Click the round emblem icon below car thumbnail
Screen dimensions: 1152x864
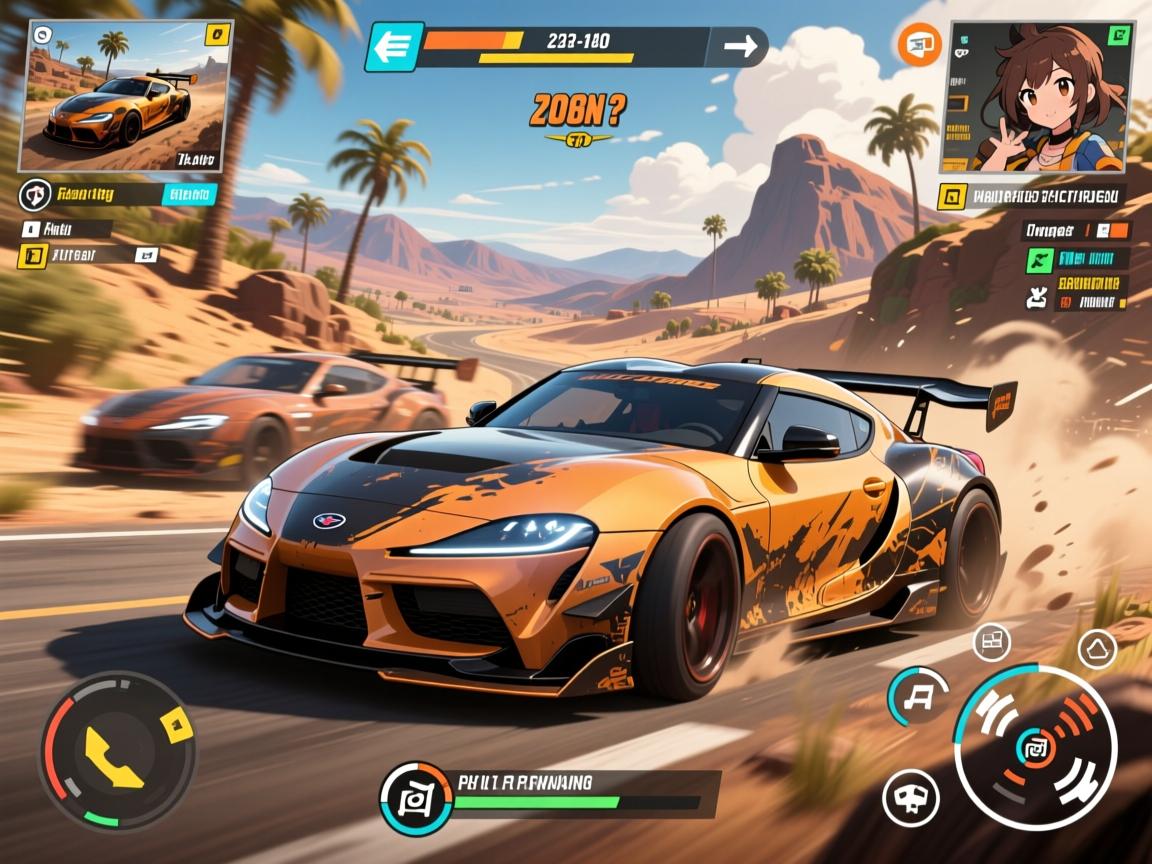[x=35, y=195]
